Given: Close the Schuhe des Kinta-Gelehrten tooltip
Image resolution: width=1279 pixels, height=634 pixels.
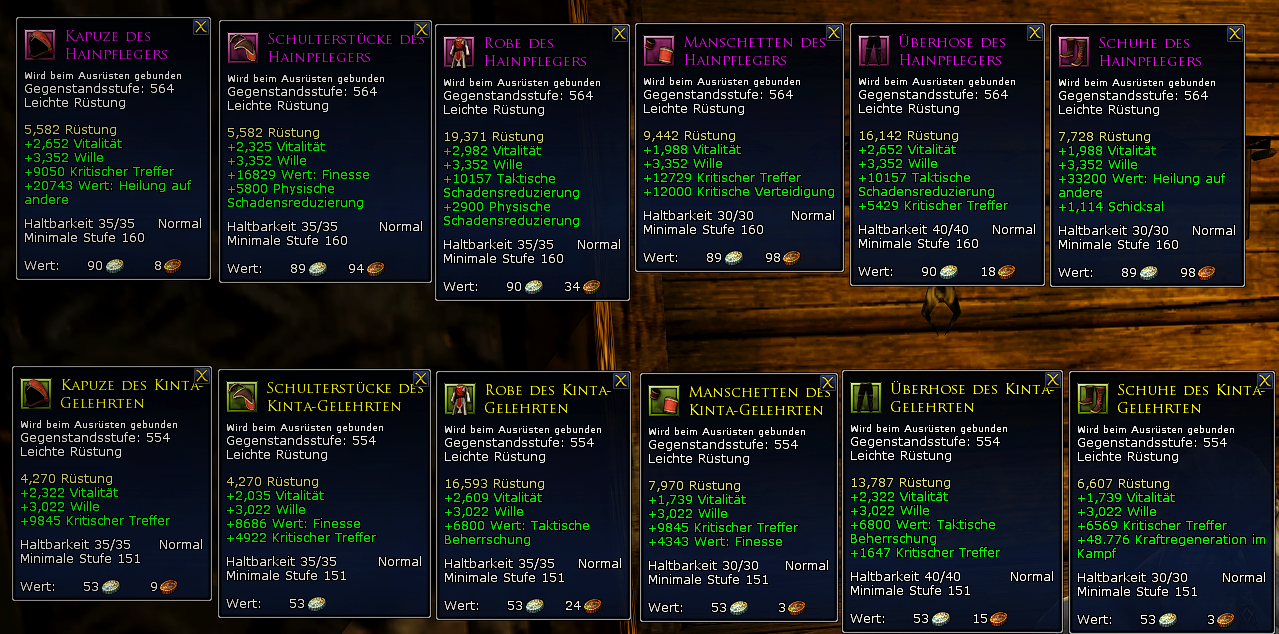Looking at the screenshot, I should coord(1266,381).
